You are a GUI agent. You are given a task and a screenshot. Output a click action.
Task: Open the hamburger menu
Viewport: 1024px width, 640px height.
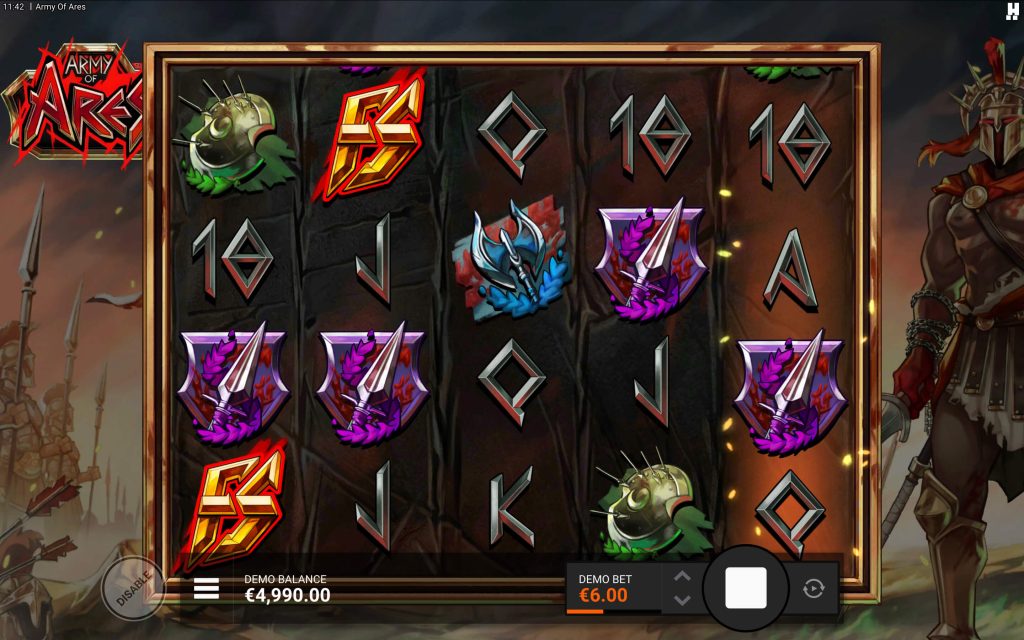(206, 588)
